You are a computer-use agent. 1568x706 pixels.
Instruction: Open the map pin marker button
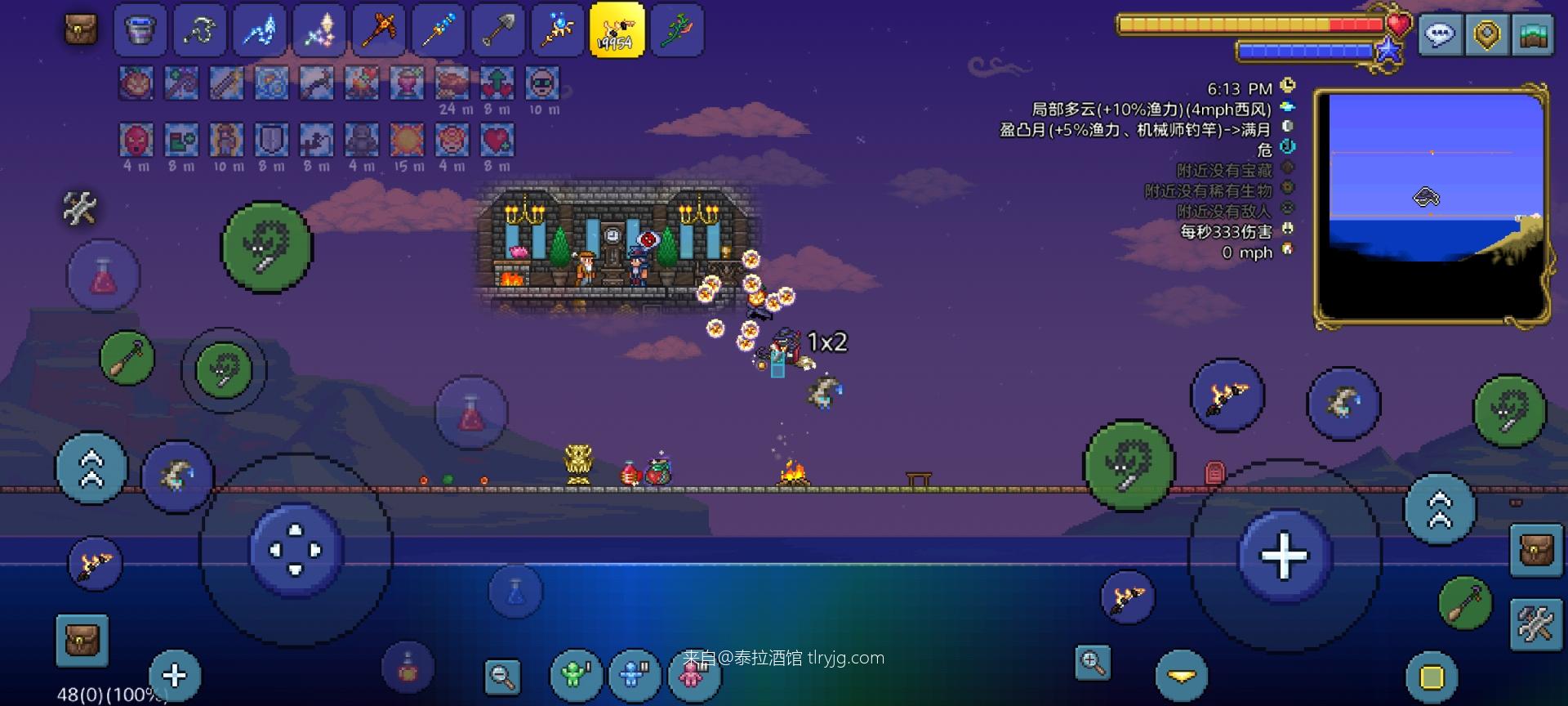point(1486,35)
